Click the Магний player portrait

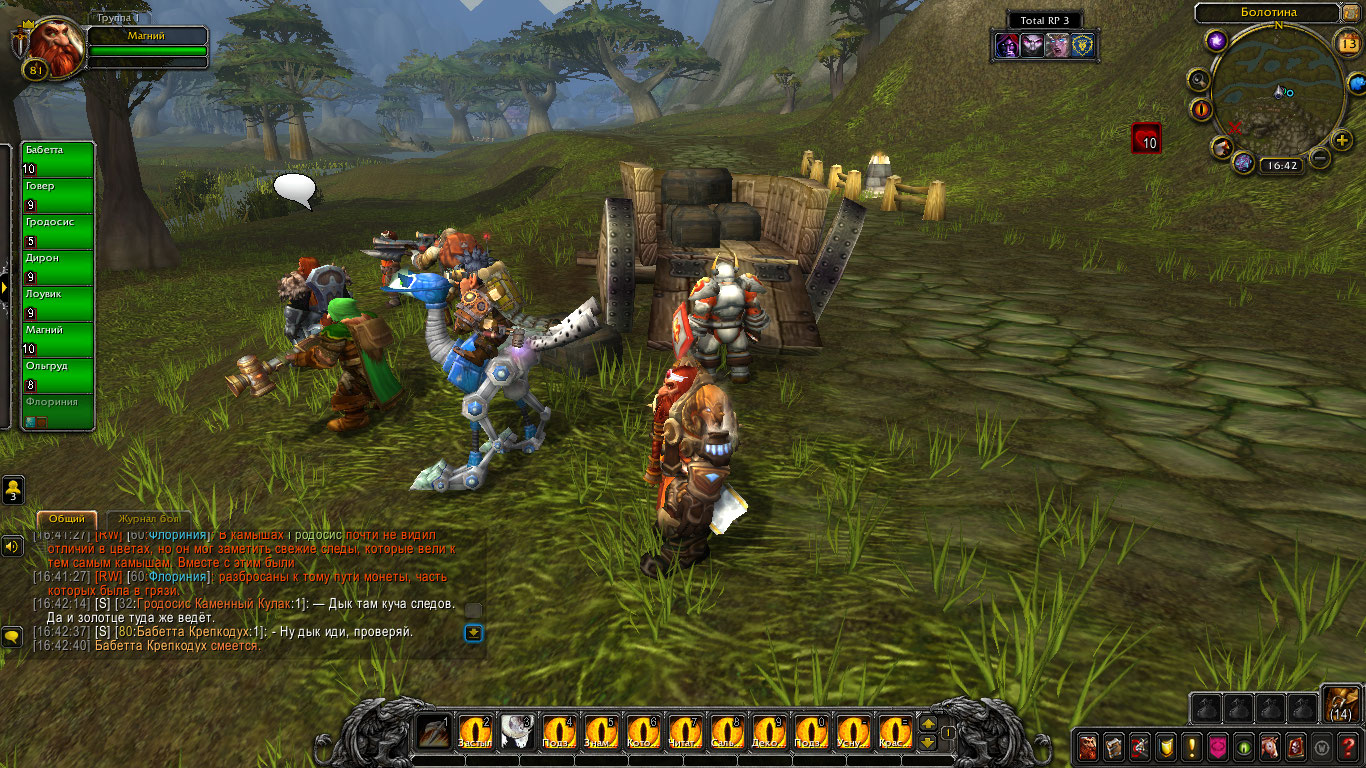[x=56, y=46]
